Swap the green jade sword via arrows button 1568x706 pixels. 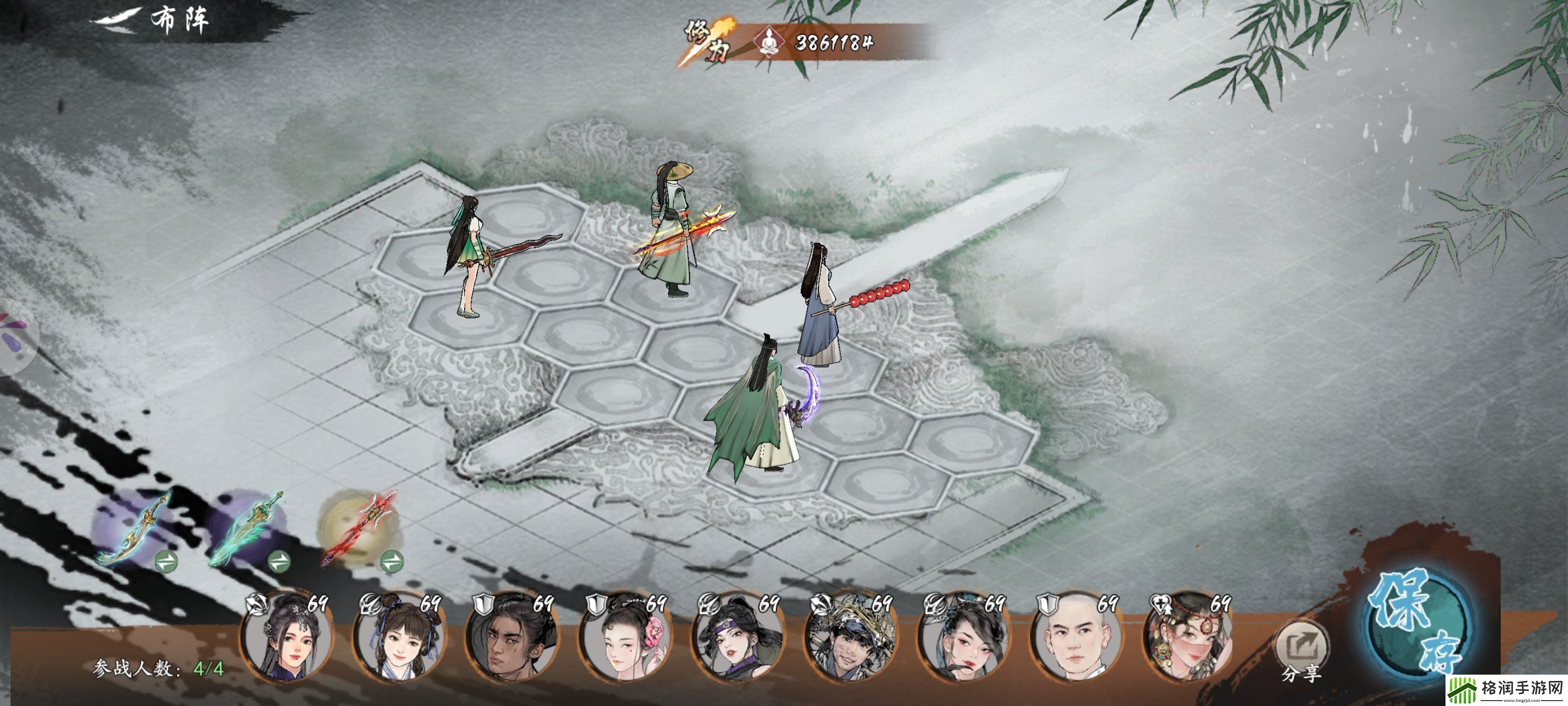click(x=279, y=561)
